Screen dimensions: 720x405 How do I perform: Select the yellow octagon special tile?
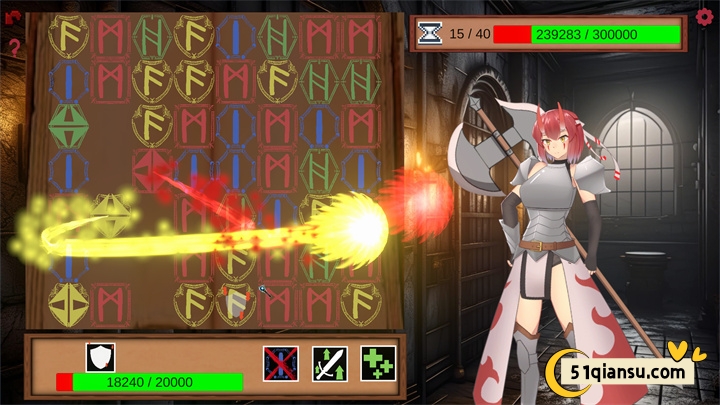click(68, 303)
